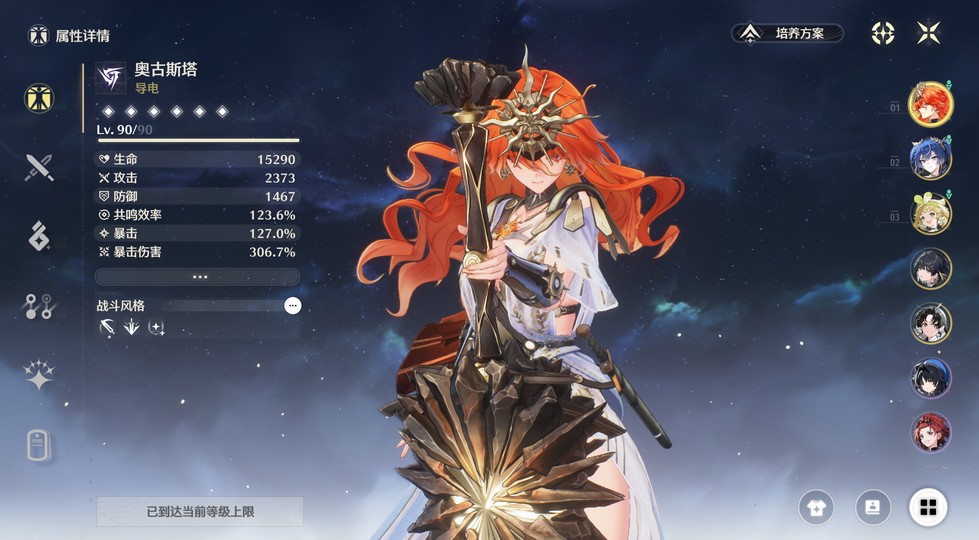Switch to the crossed swords weapon tab
This screenshot has width=979, height=540.
(39, 167)
